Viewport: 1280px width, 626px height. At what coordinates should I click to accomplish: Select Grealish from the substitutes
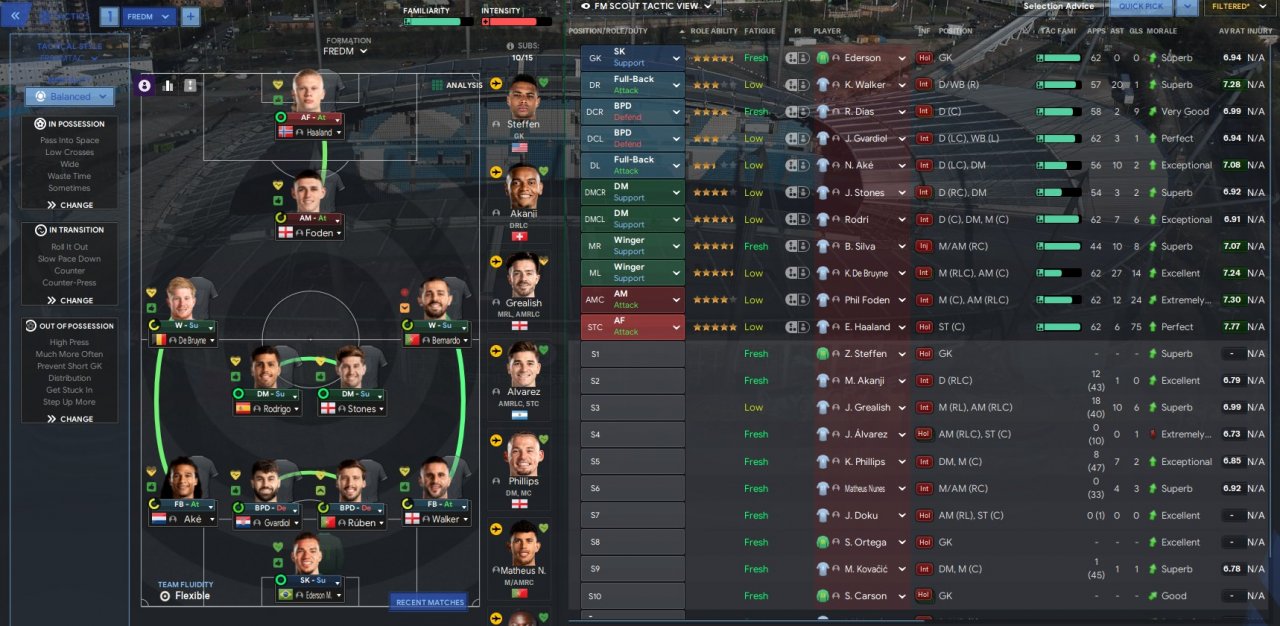523,283
